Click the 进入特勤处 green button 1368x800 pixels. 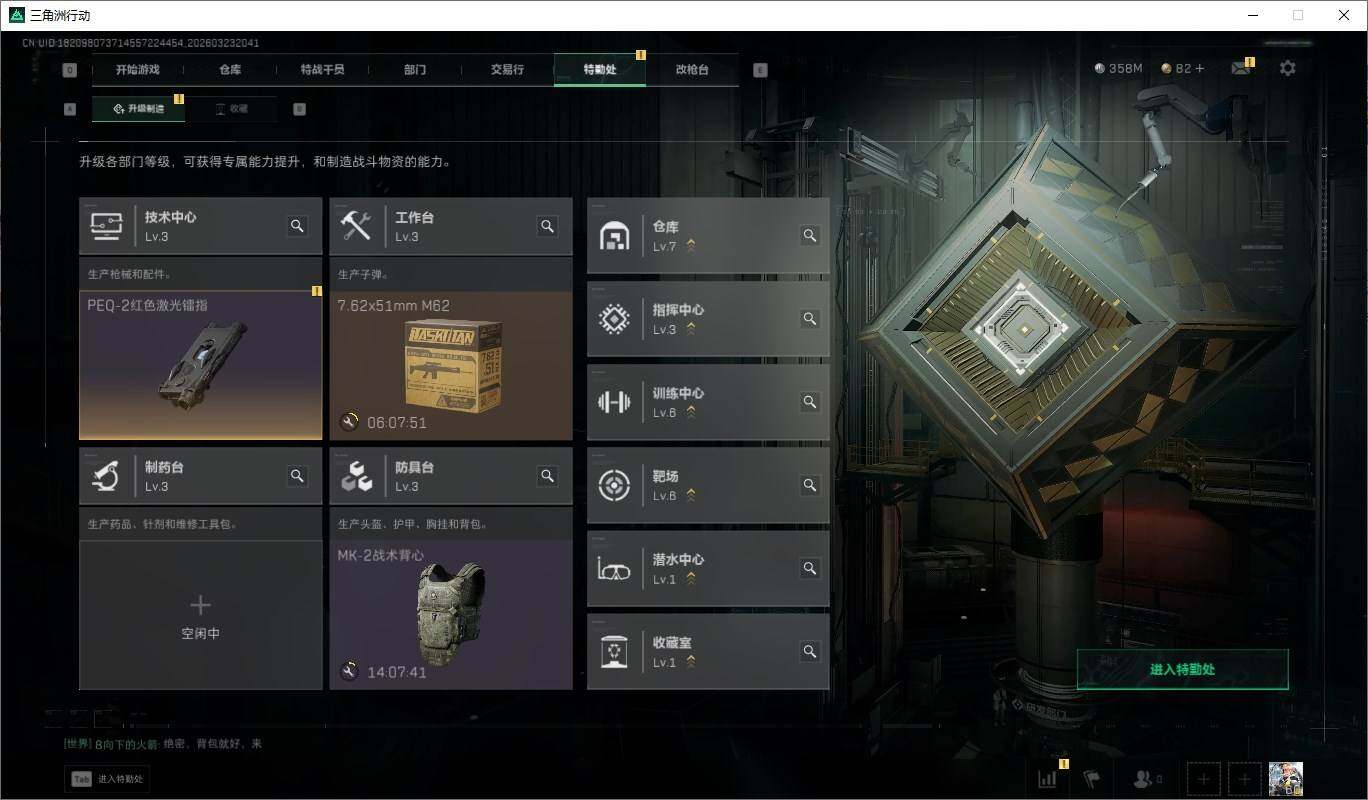1182,669
